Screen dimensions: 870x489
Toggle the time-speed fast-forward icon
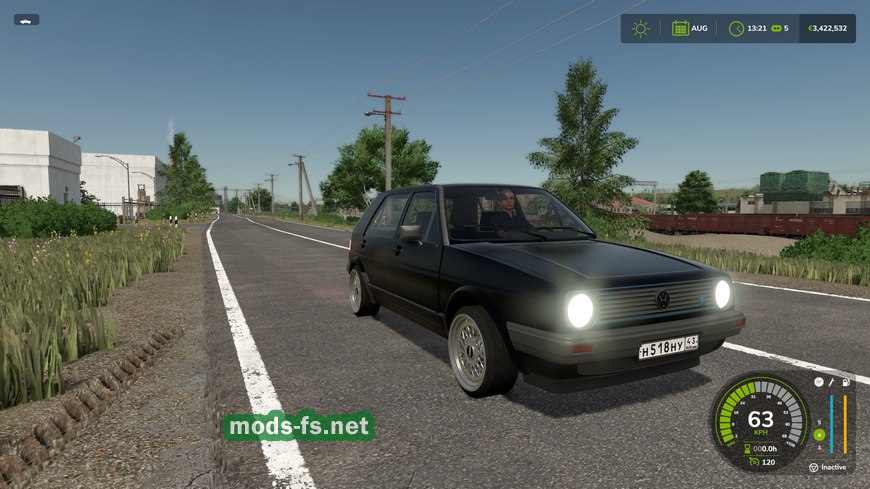(776, 29)
